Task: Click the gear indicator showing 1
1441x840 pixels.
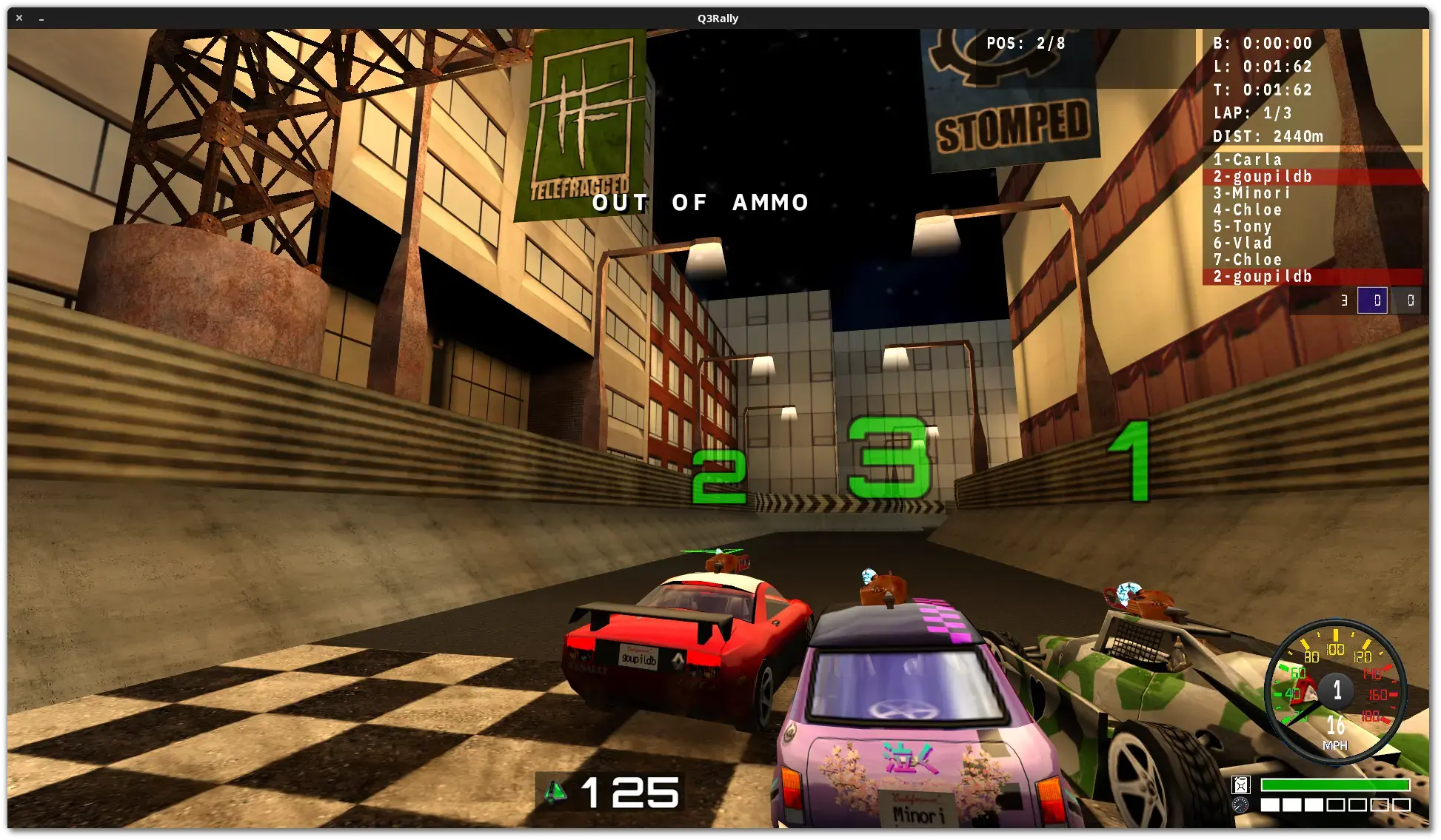Action: coord(1337,691)
